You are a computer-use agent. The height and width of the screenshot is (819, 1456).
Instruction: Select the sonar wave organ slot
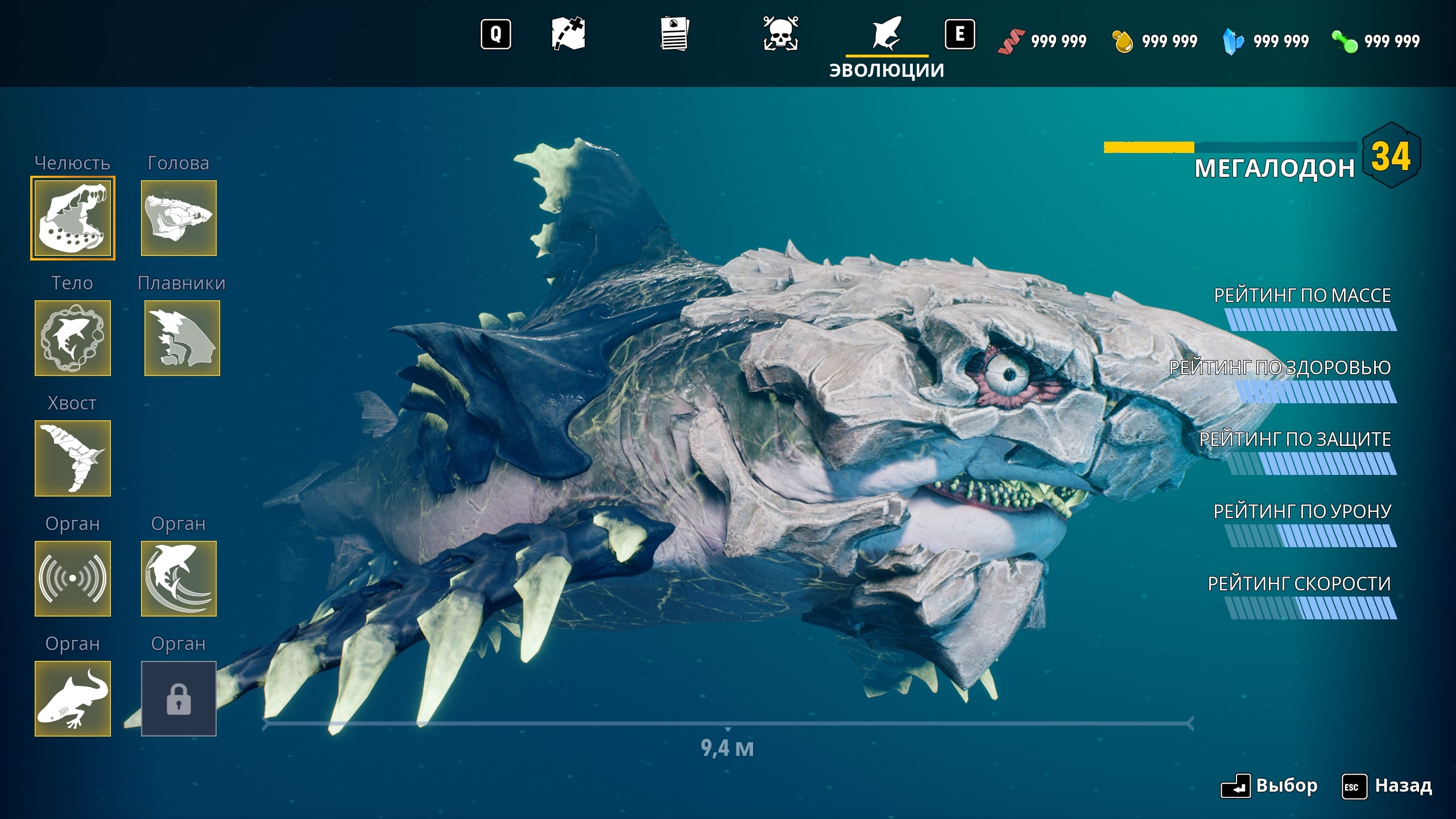pyautogui.click(x=73, y=578)
